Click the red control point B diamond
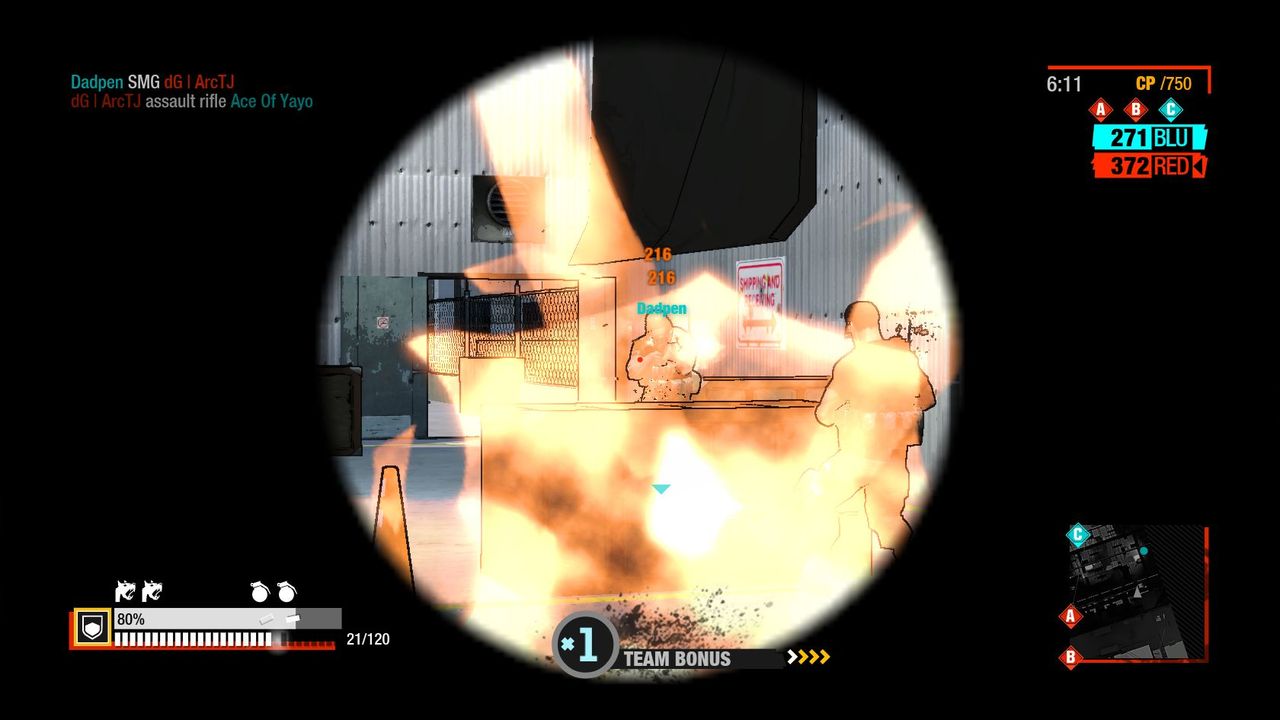Viewport: 1280px width, 720px height. tap(1136, 110)
